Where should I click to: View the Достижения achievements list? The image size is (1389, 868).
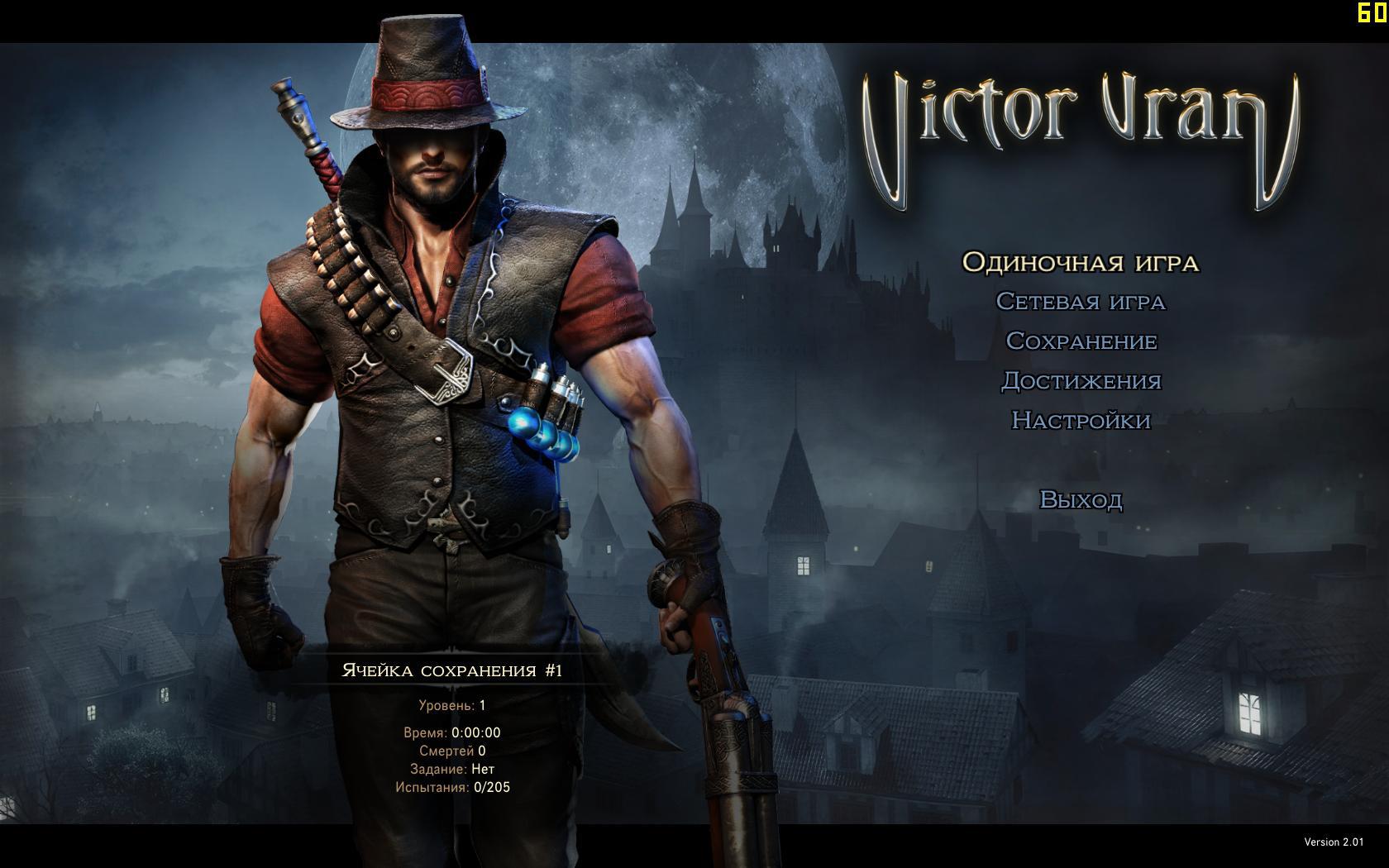pos(1081,381)
